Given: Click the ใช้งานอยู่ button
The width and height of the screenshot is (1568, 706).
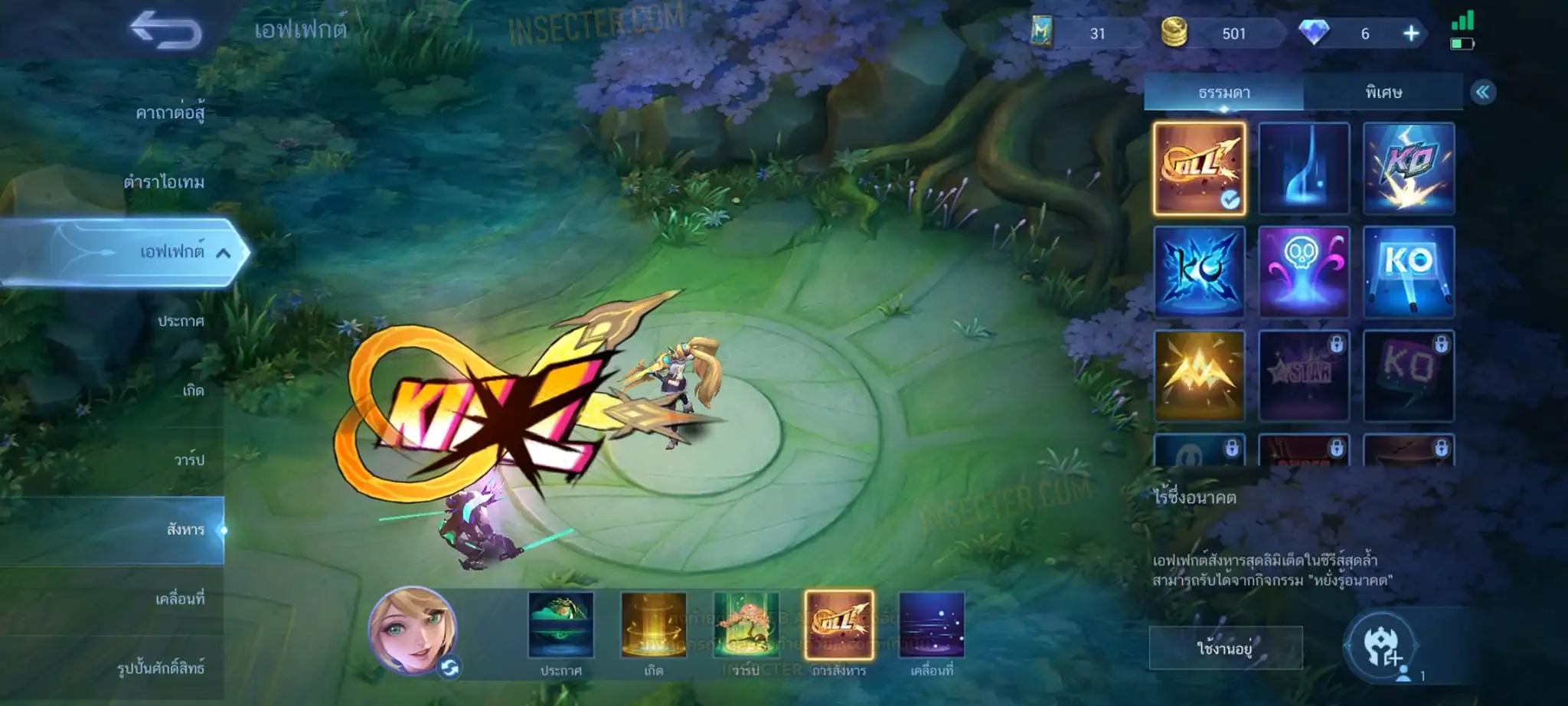Looking at the screenshot, I should pos(1225,649).
